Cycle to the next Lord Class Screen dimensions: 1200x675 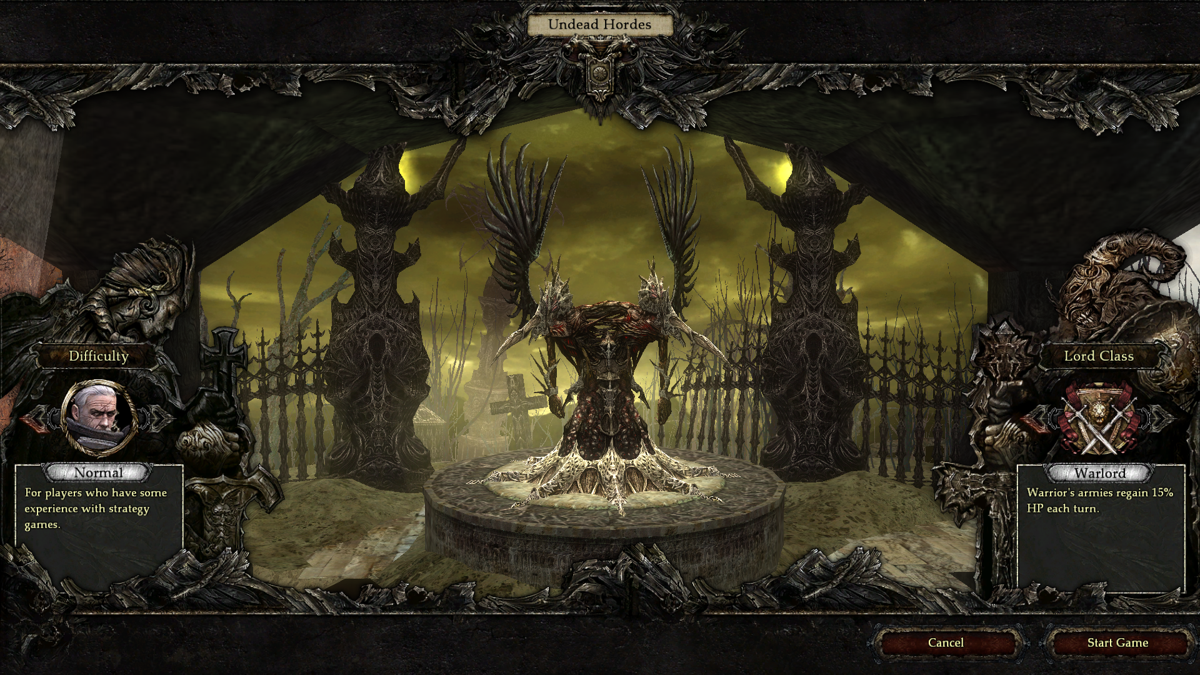point(1160,416)
